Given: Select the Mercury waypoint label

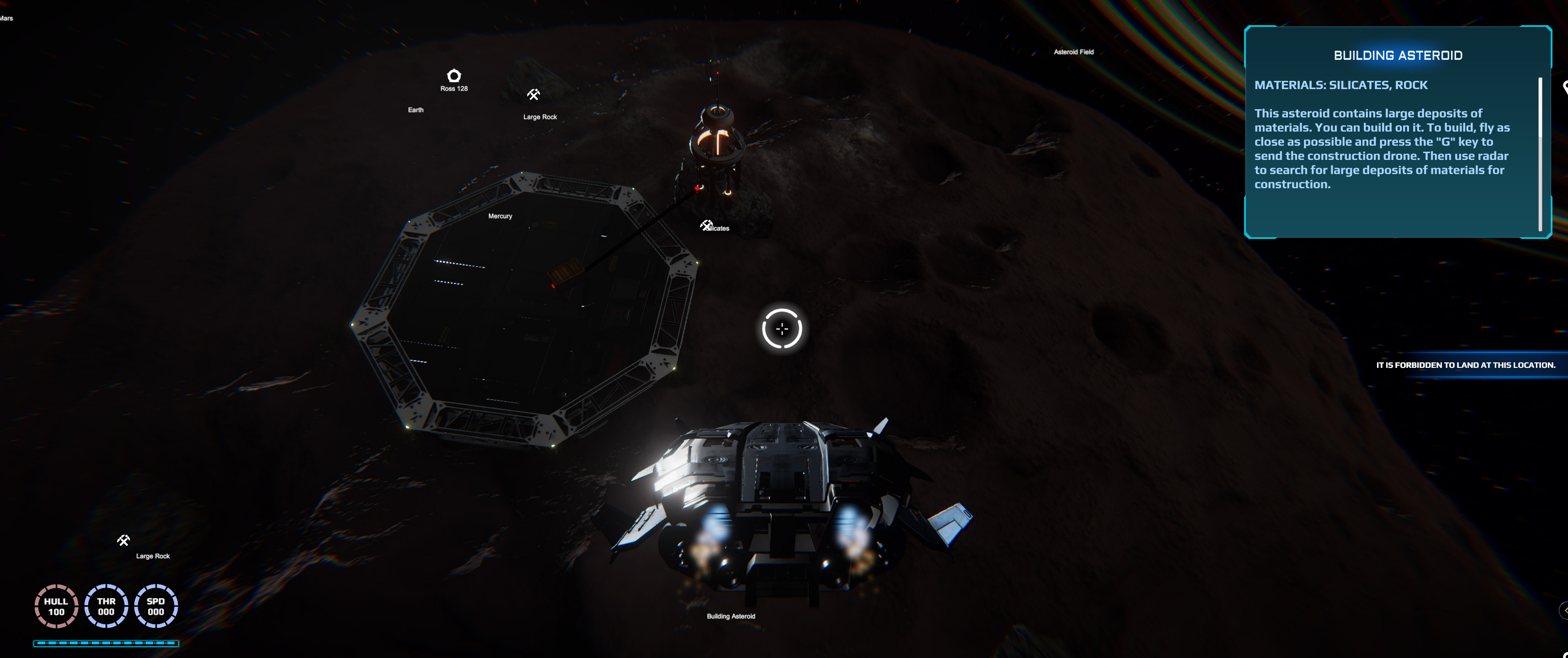Looking at the screenshot, I should click(x=500, y=216).
